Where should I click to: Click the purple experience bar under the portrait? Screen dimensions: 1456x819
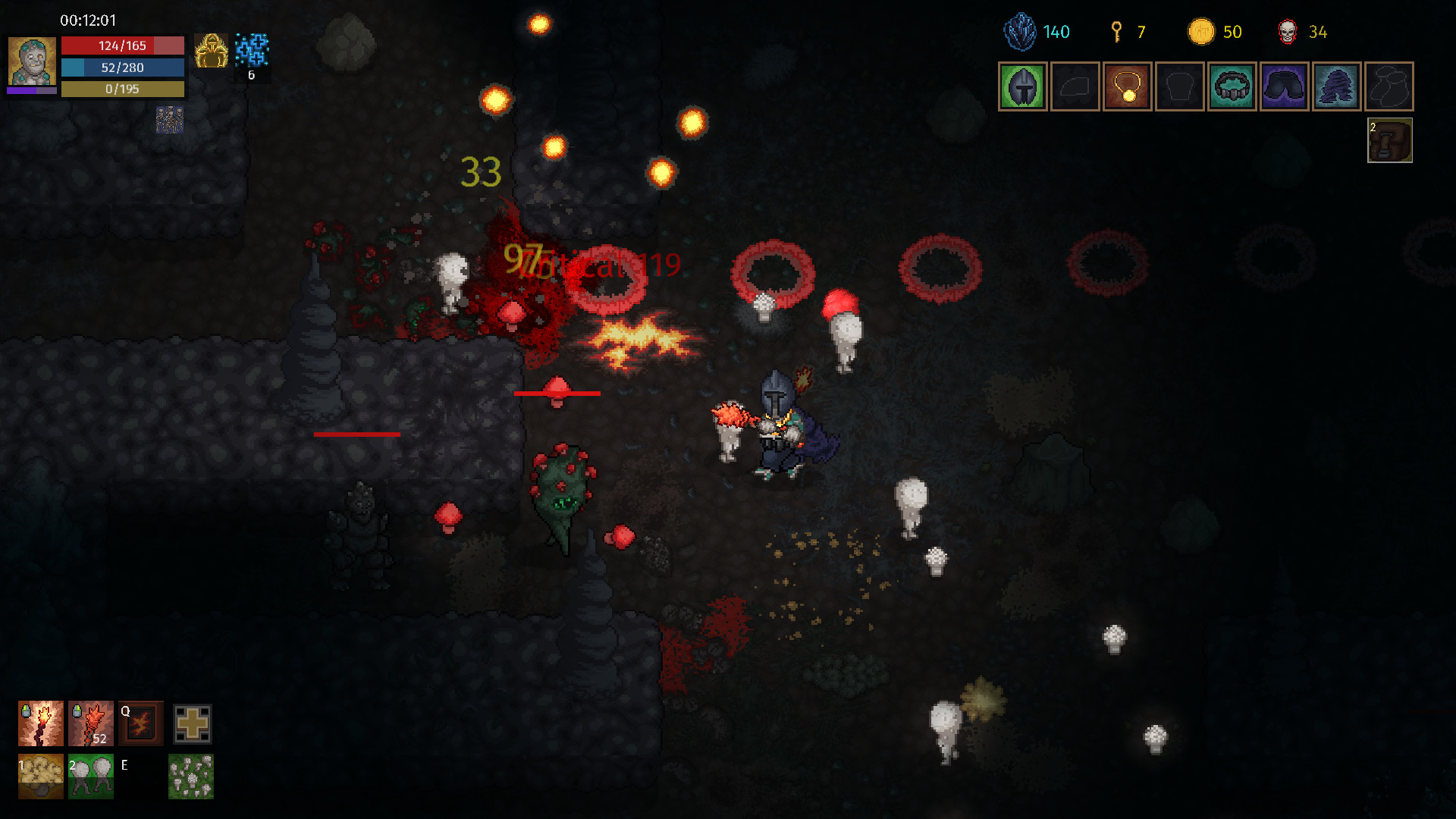[x=33, y=91]
